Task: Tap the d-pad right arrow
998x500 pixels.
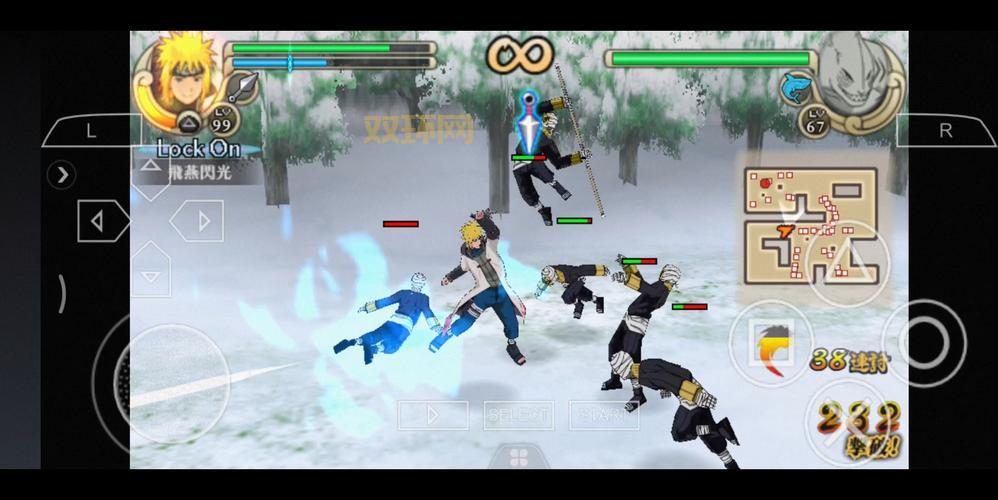Action: [203, 221]
